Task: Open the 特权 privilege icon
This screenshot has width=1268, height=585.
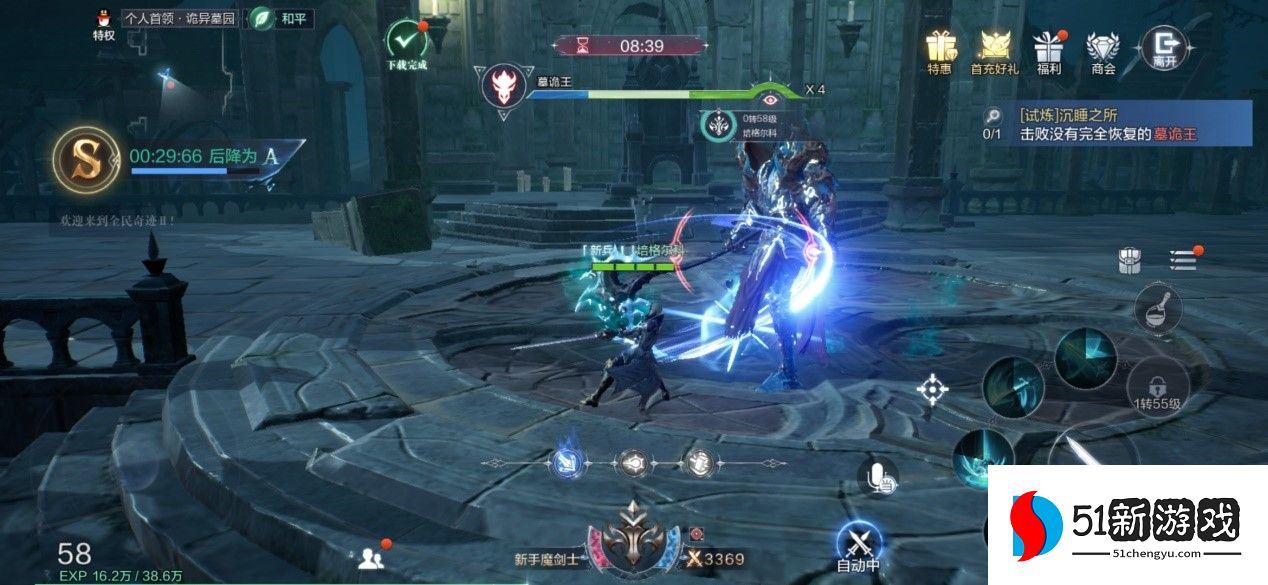Action: (x=103, y=24)
